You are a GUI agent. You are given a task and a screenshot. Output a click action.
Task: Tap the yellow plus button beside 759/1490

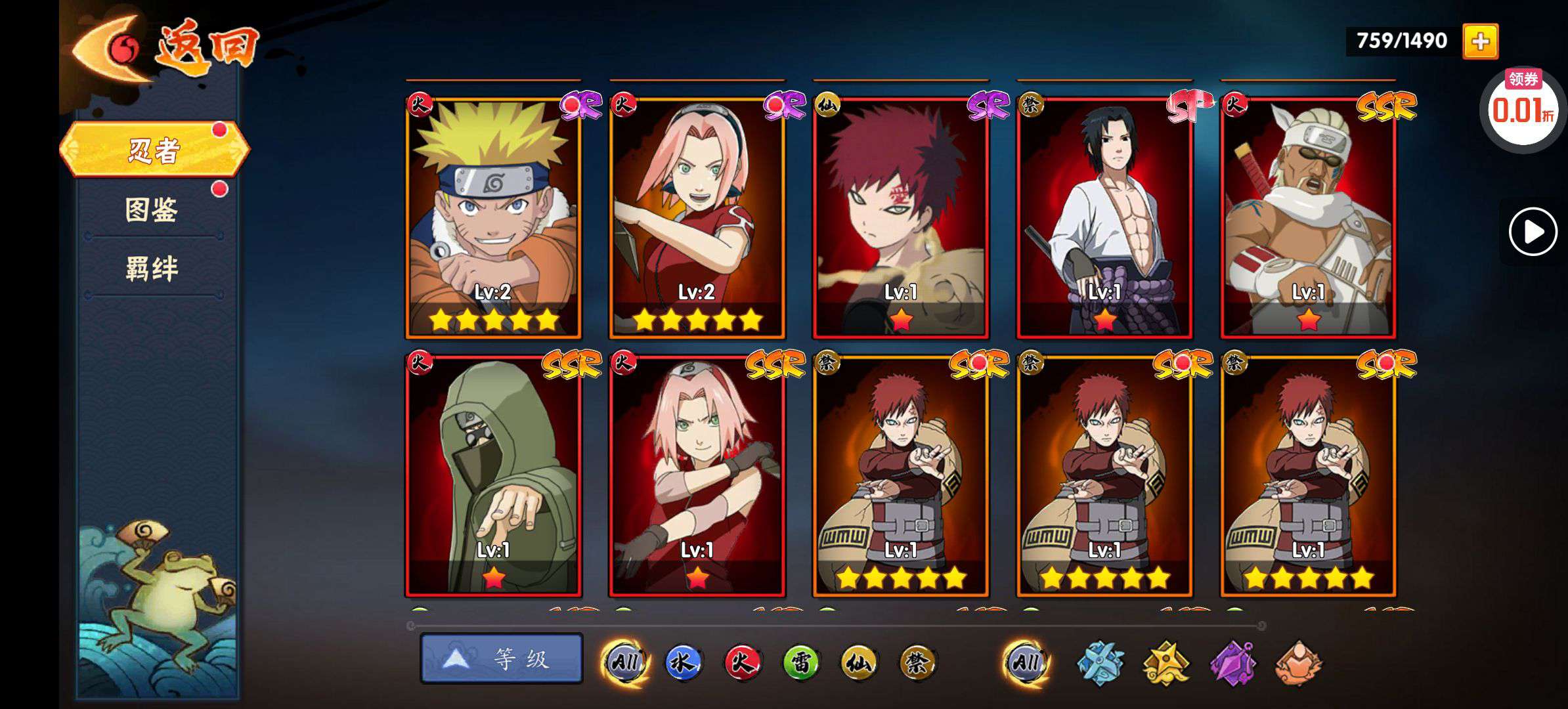tap(1480, 42)
